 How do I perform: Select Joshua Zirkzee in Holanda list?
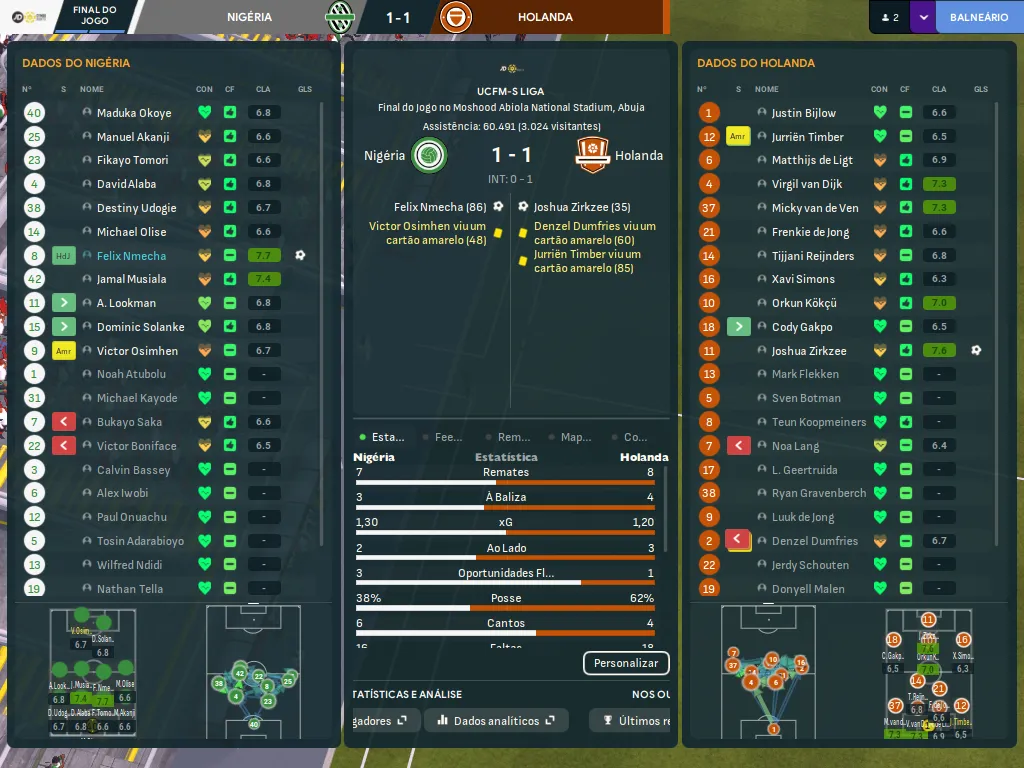[x=808, y=351]
